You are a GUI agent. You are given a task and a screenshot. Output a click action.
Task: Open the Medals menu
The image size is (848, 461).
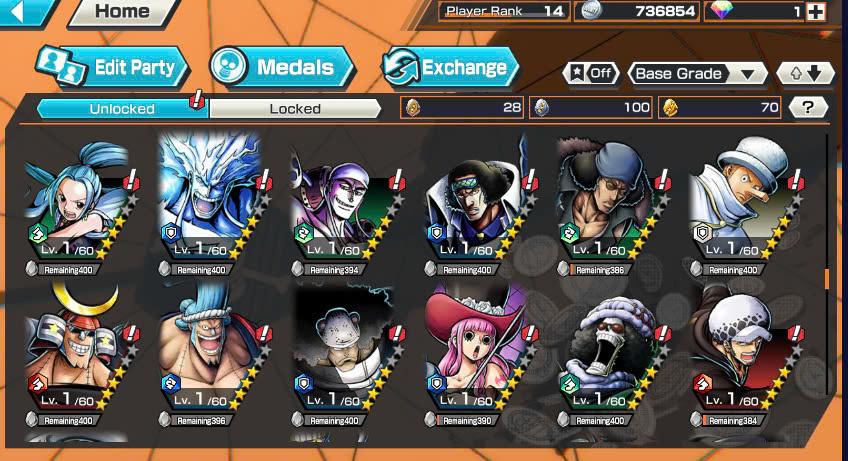(x=281, y=67)
